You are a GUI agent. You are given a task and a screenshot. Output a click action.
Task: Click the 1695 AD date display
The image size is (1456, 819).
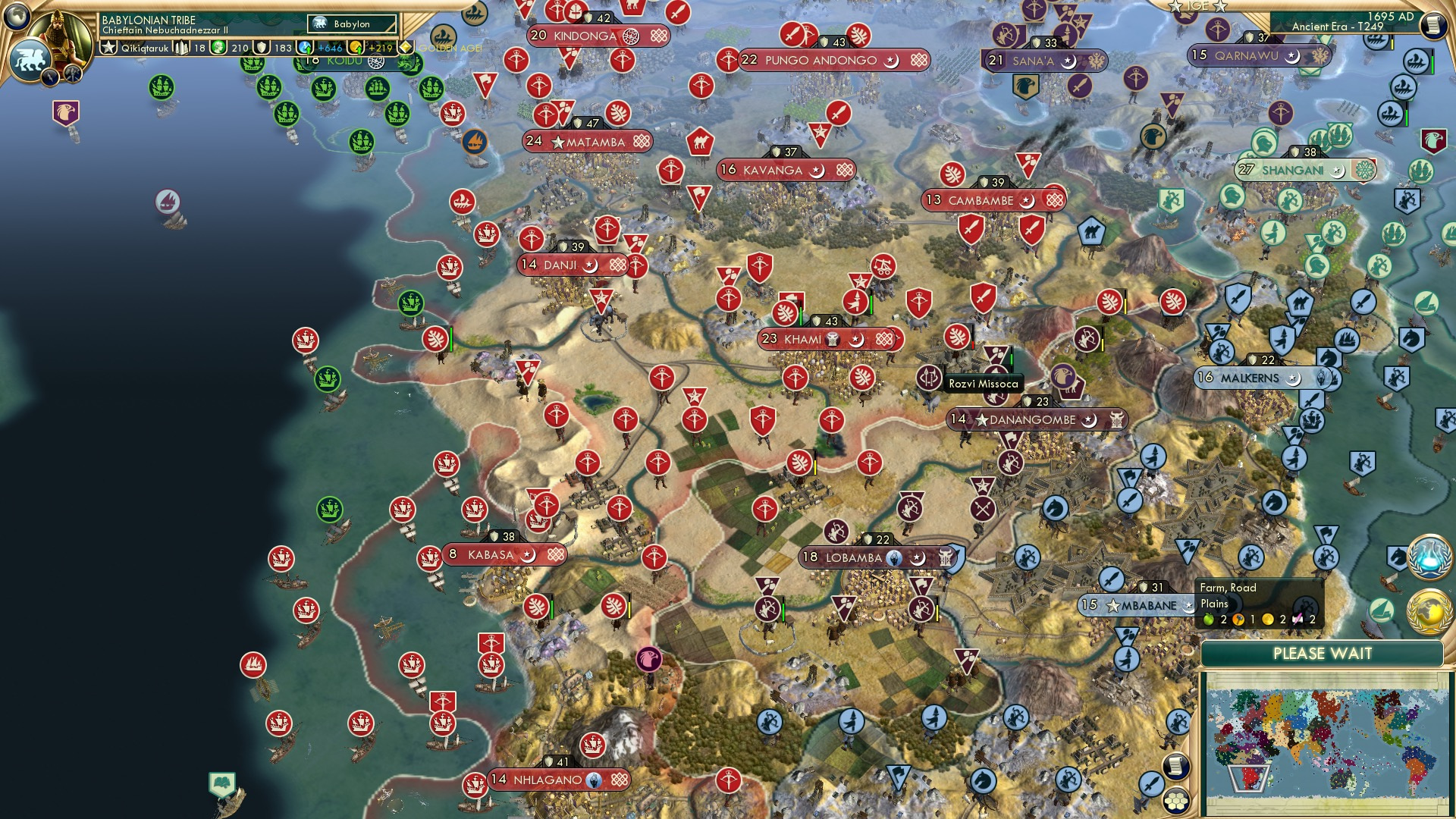1390,17
